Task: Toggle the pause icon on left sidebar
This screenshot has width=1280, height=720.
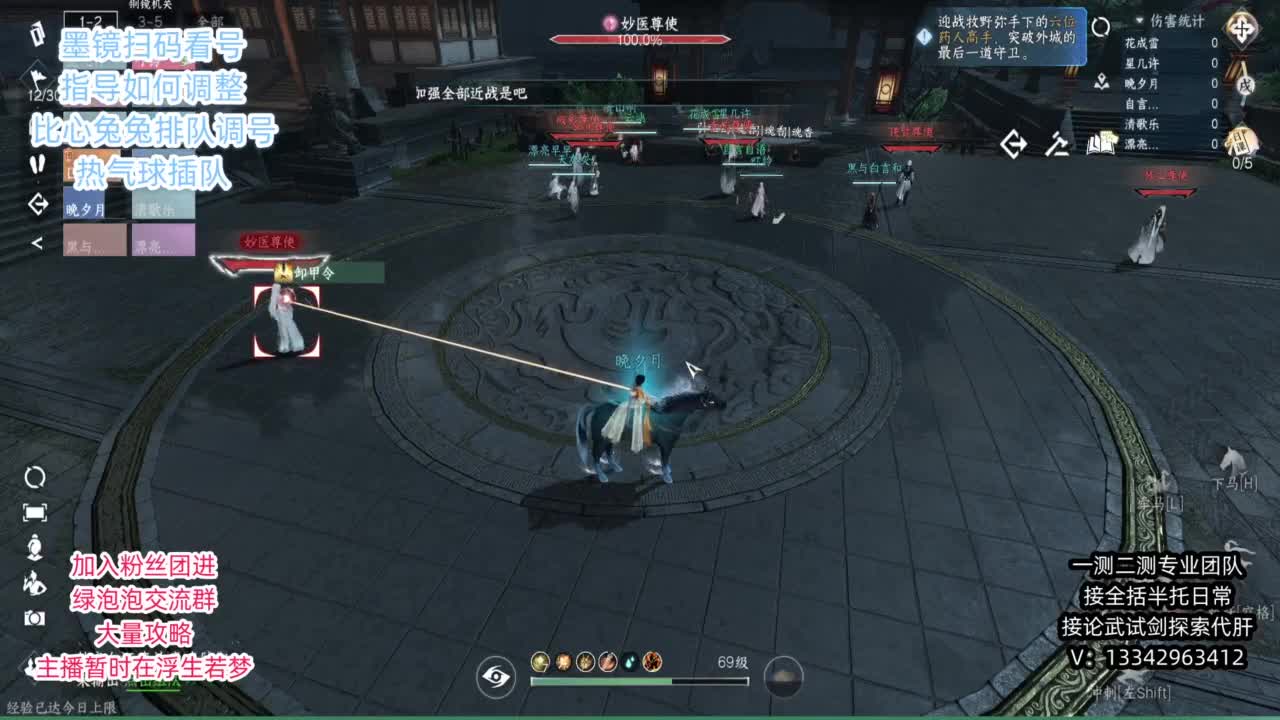Action: point(36,166)
